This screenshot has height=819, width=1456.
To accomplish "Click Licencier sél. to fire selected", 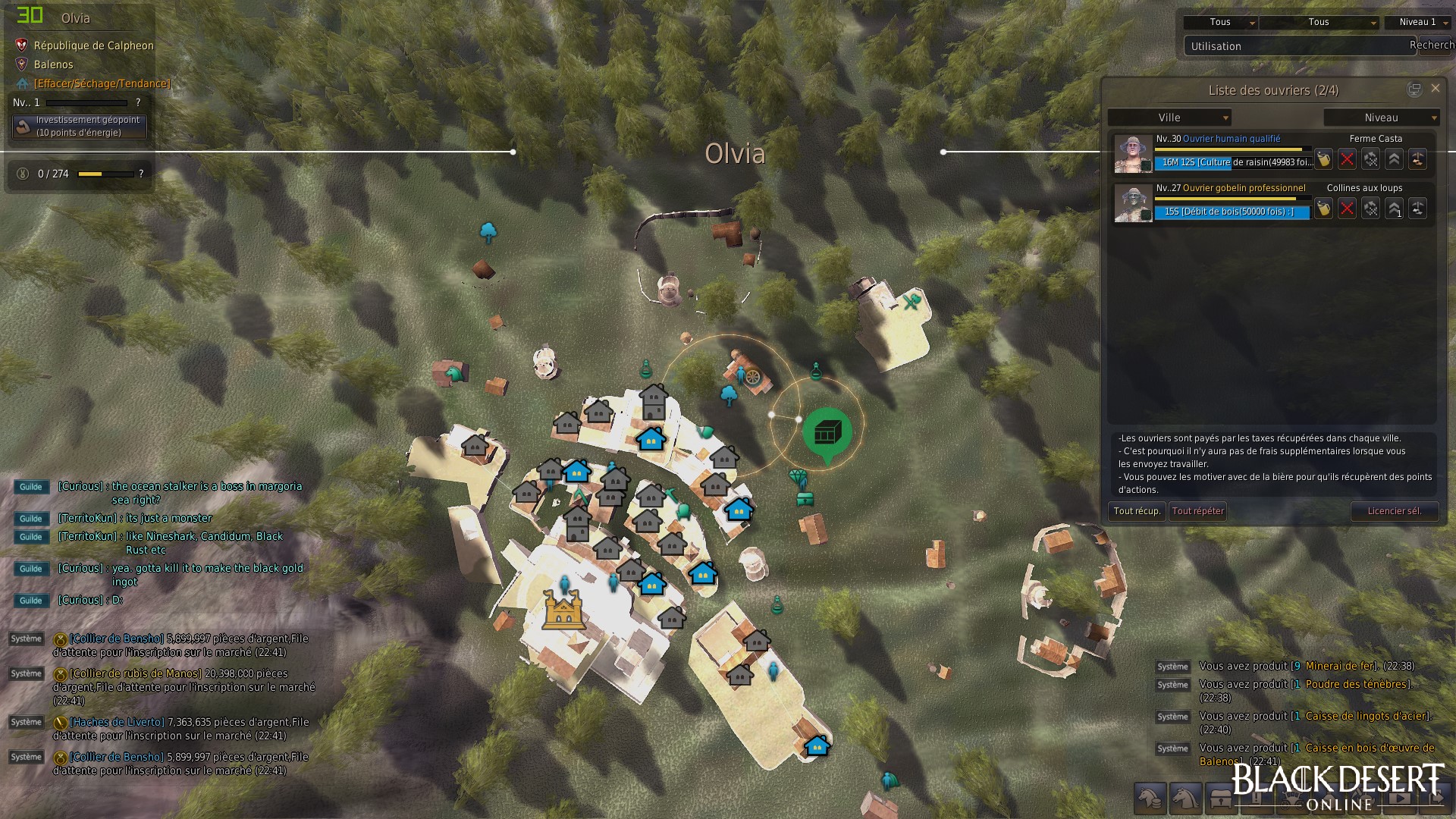I will point(1394,511).
